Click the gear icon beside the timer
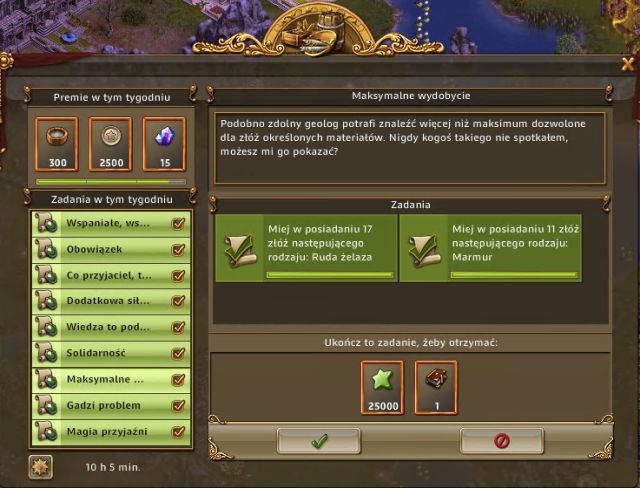This screenshot has width=640, height=488. pyautogui.click(x=41, y=465)
